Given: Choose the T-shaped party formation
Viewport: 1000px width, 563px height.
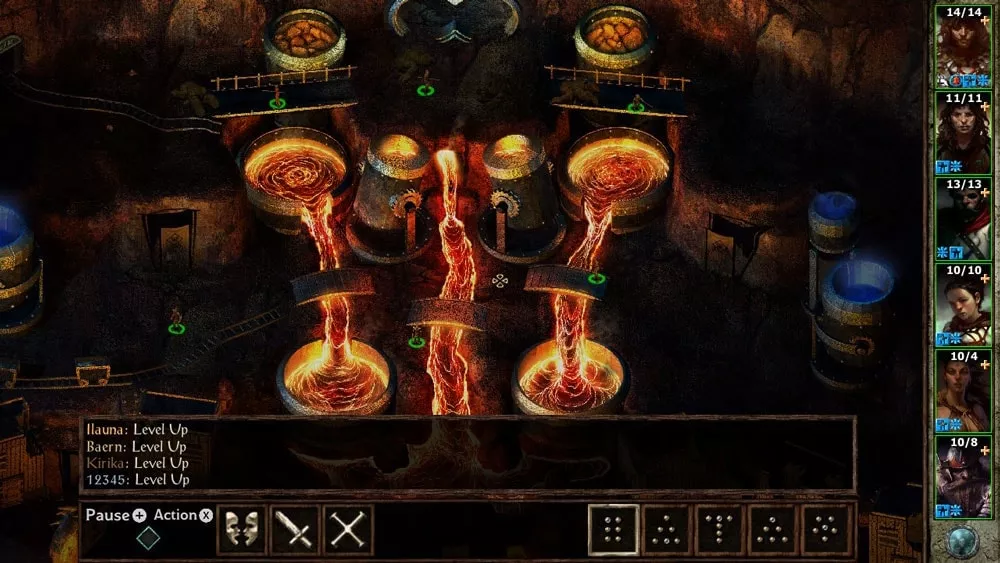Looking at the screenshot, I should click(721, 530).
